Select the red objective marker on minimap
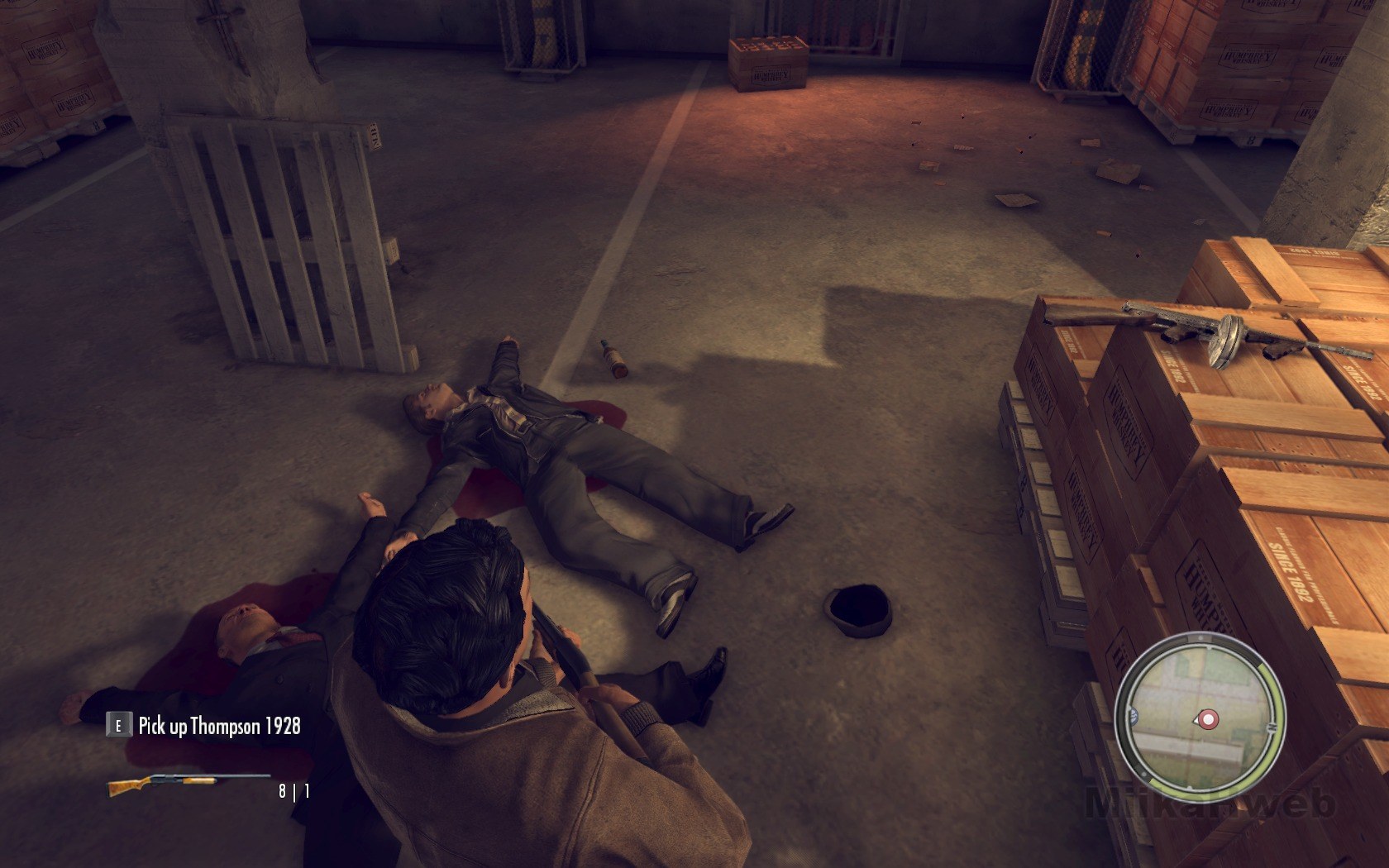Screen dimensions: 1389x868 coord(1208,720)
